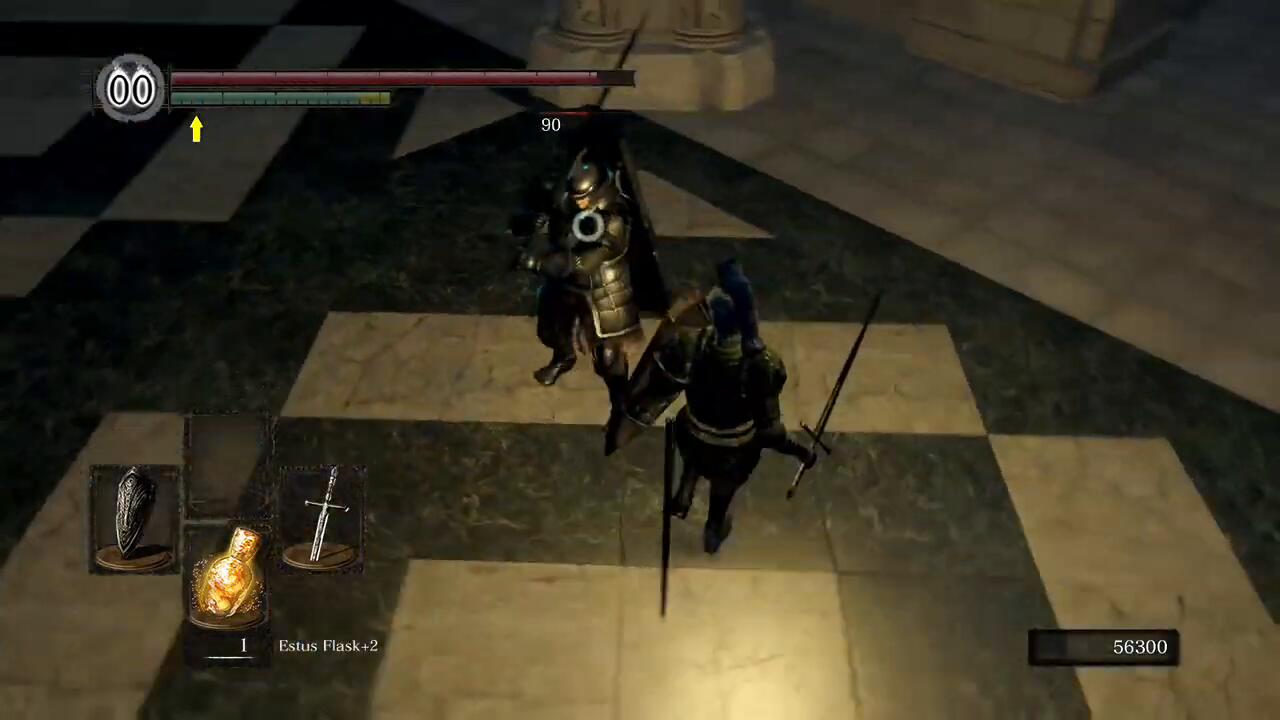Use the Estus Flask+2 item slot
This screenshot has width=1280, height=720.
[228, 575]
